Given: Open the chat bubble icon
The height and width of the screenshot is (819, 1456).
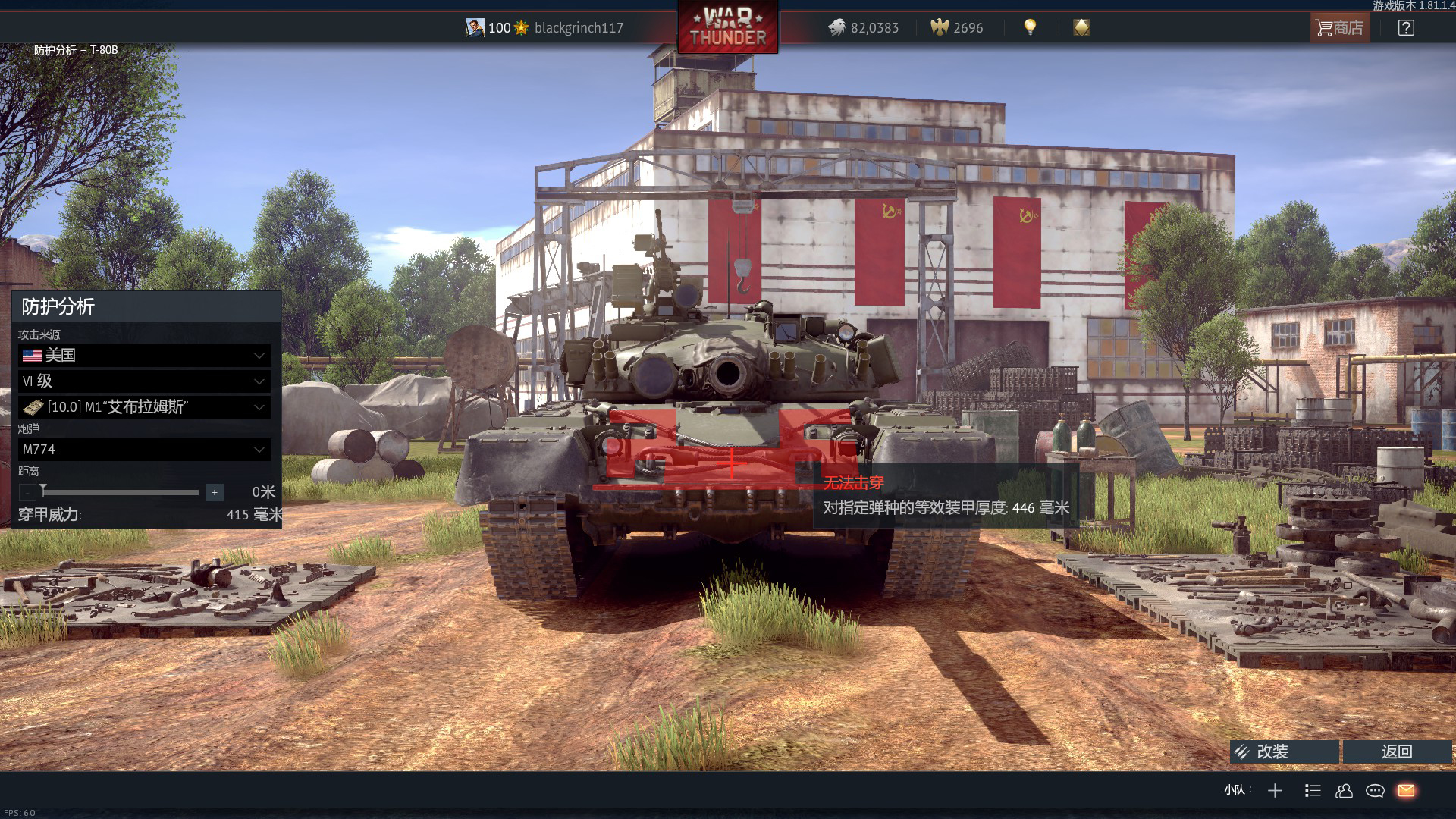Looking at the screenshot, I should point(1375,791).
